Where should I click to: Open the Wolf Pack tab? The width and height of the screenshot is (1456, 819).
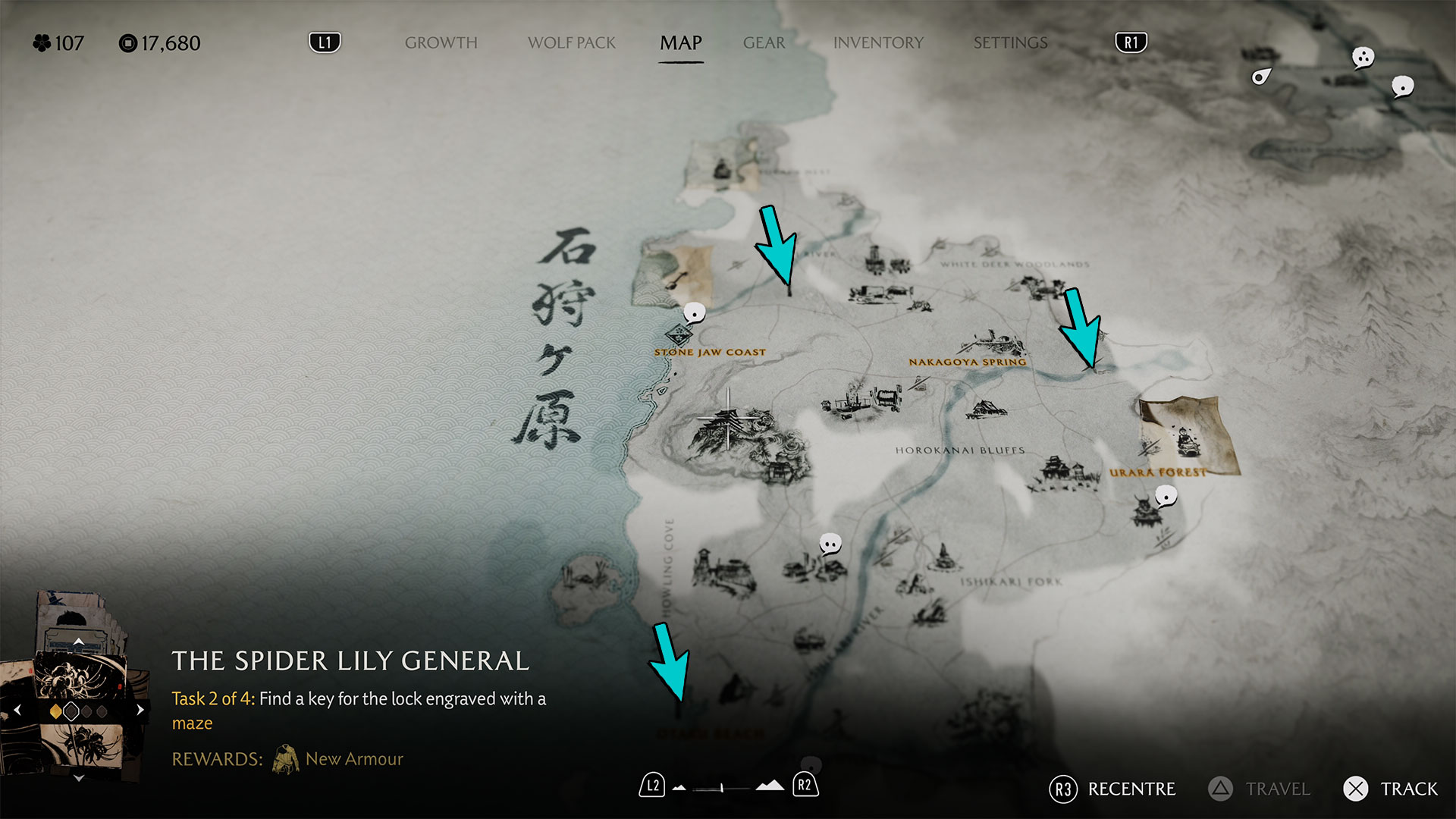[x=572, y=43]
